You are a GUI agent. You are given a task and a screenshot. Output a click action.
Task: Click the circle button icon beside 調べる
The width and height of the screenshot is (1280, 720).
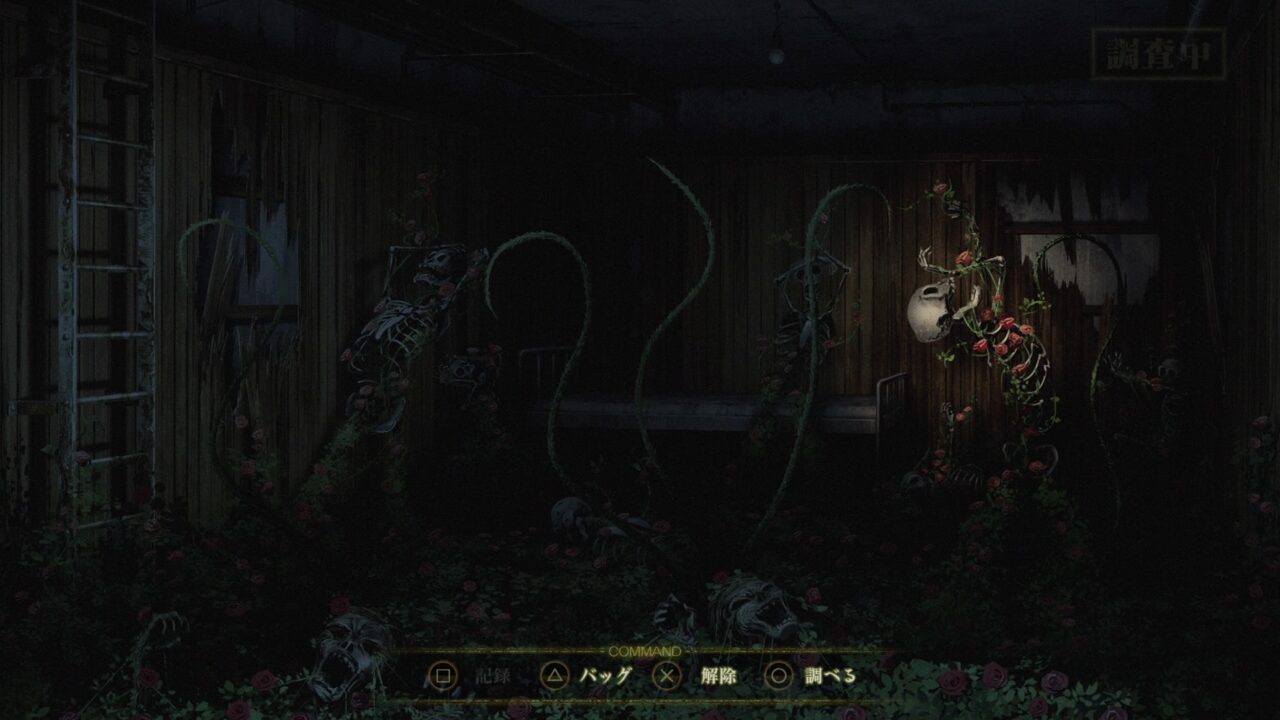(x=780, y=674)
